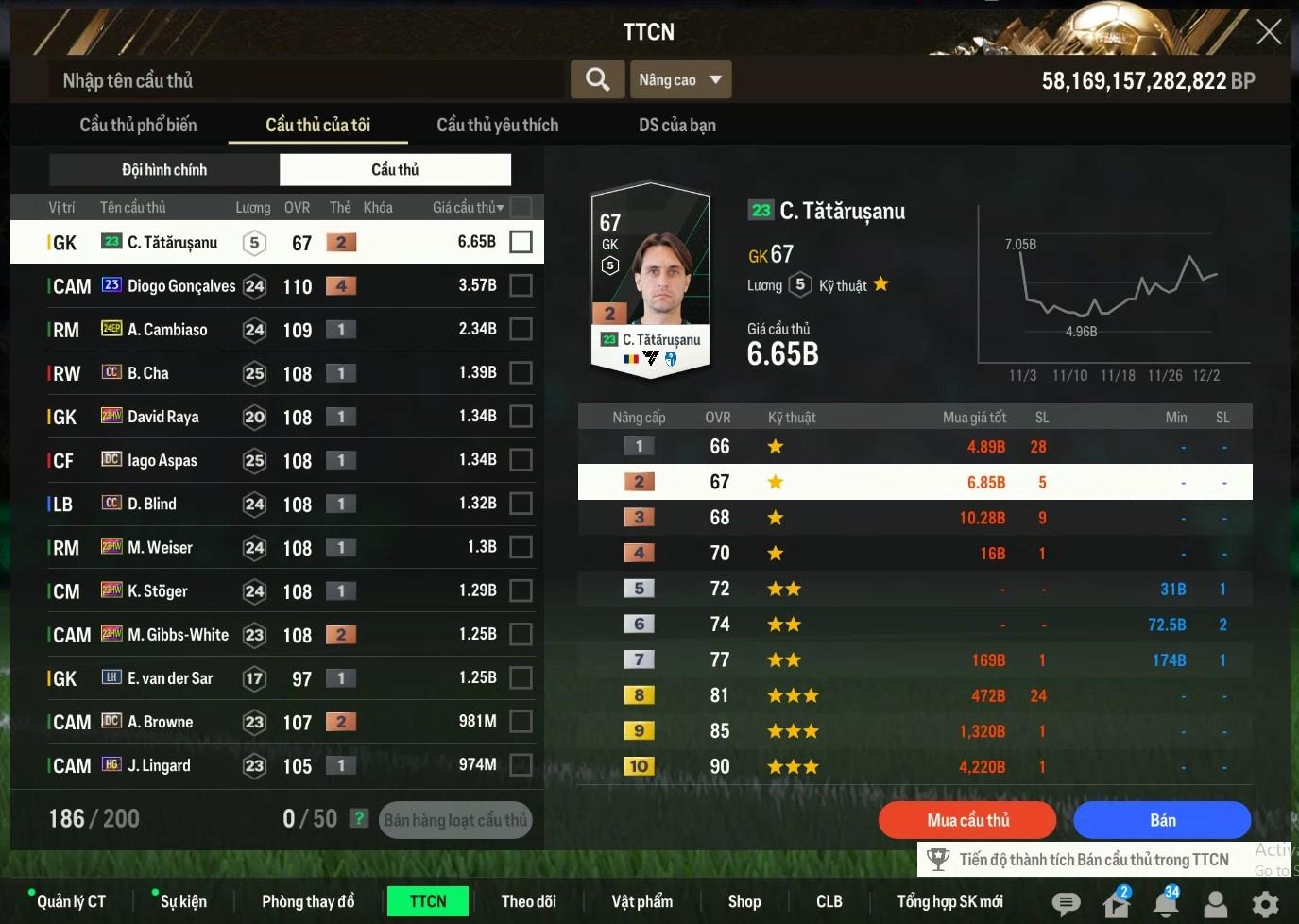Open the Cầu thủ yêu thích tab
The image size is (1299, 924).
click(x=497, y=125)
